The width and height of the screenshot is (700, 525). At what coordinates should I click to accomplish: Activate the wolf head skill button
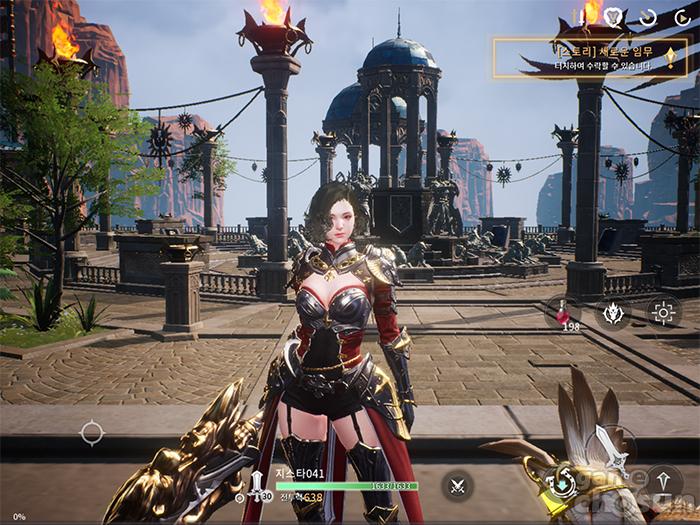613,312
